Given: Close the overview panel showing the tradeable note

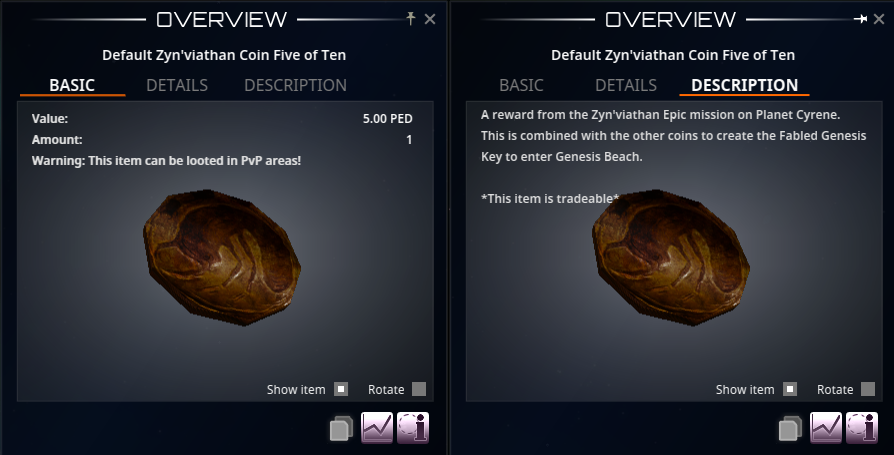Looking at the screenshot, I should [x=879, y=19].
